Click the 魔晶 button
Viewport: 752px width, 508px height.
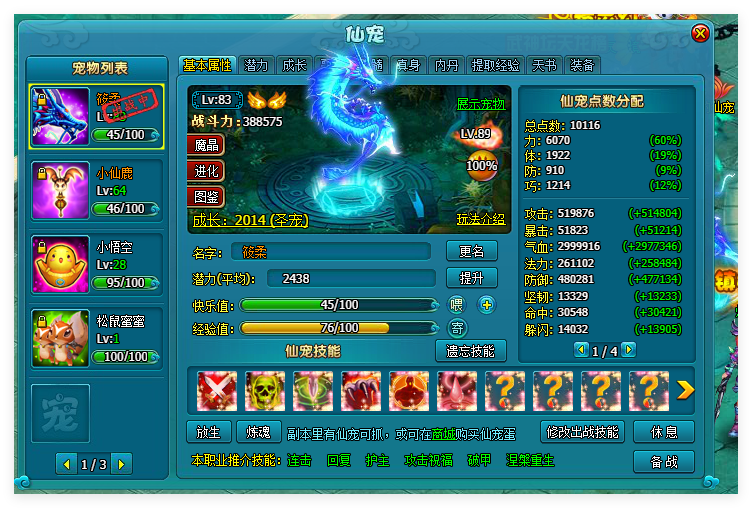point(205,145)
